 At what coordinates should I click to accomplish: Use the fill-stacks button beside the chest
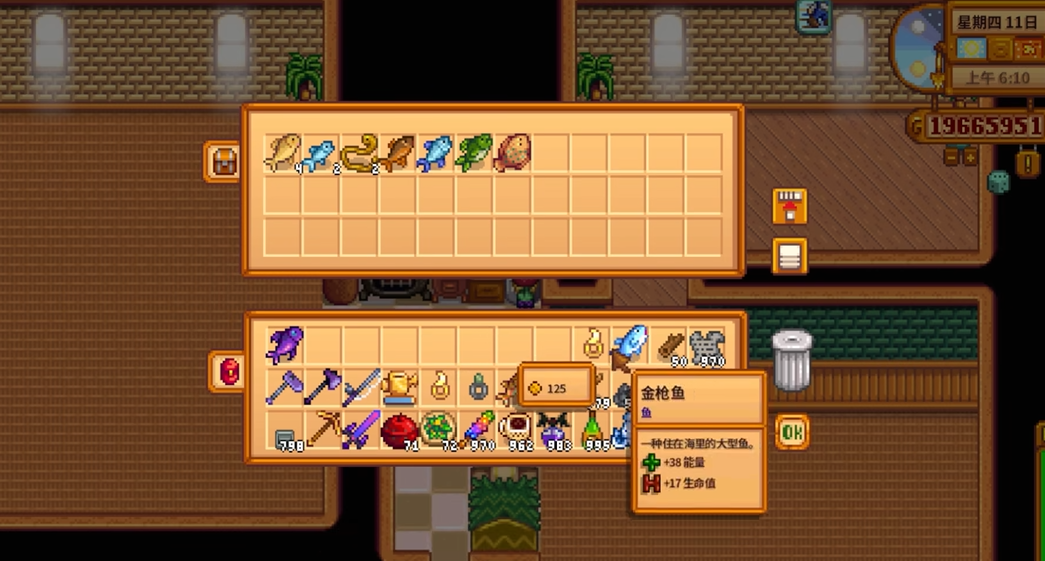coord(790,207)
